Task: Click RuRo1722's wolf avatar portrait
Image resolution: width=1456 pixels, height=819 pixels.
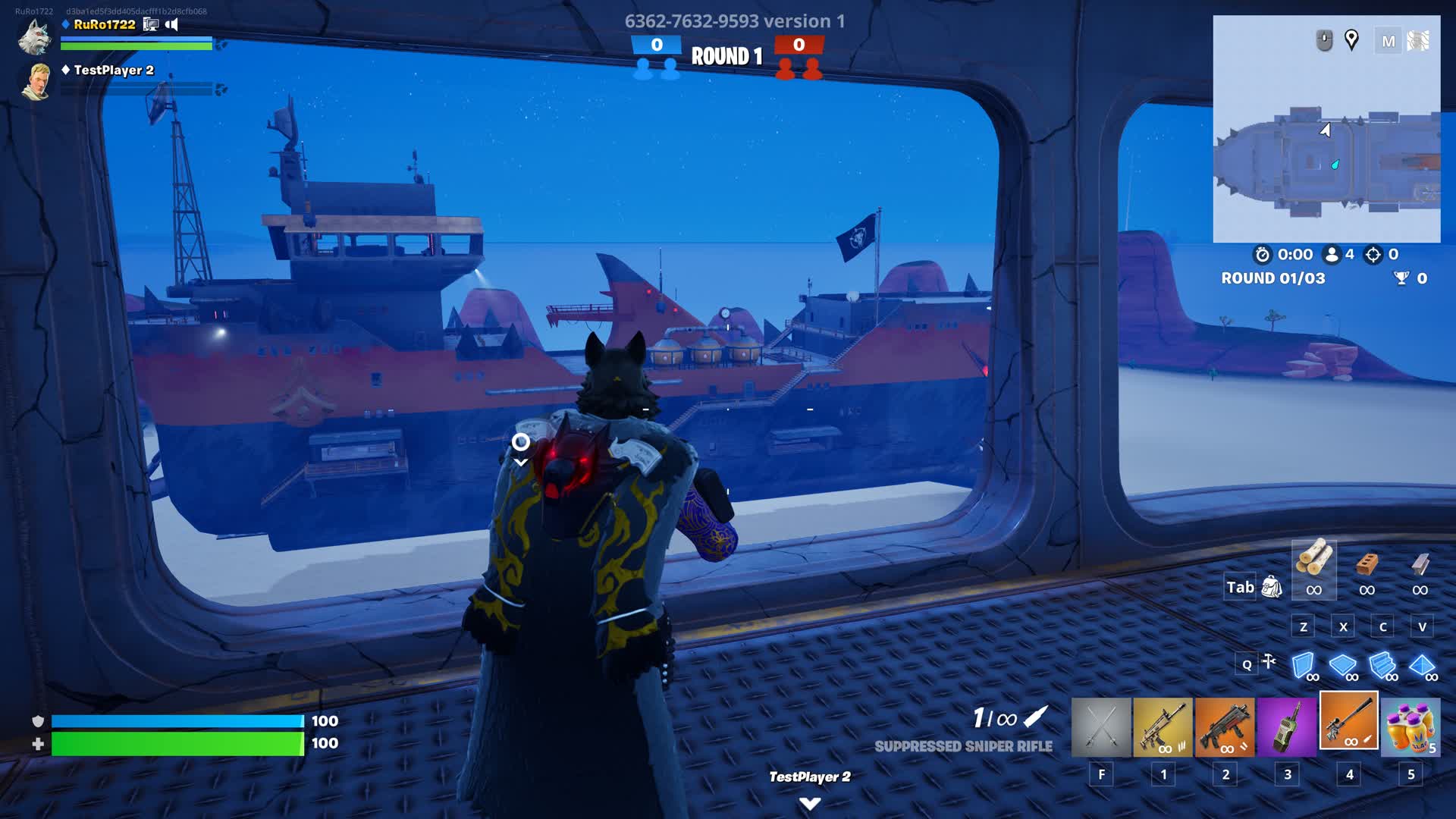Action: pyautogui.click(x=35, y=36)
